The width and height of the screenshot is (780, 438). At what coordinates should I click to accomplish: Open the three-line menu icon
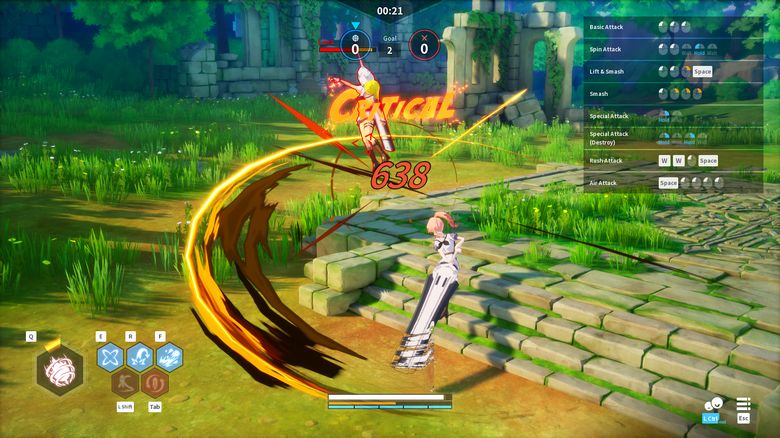[x=743, y=406]
